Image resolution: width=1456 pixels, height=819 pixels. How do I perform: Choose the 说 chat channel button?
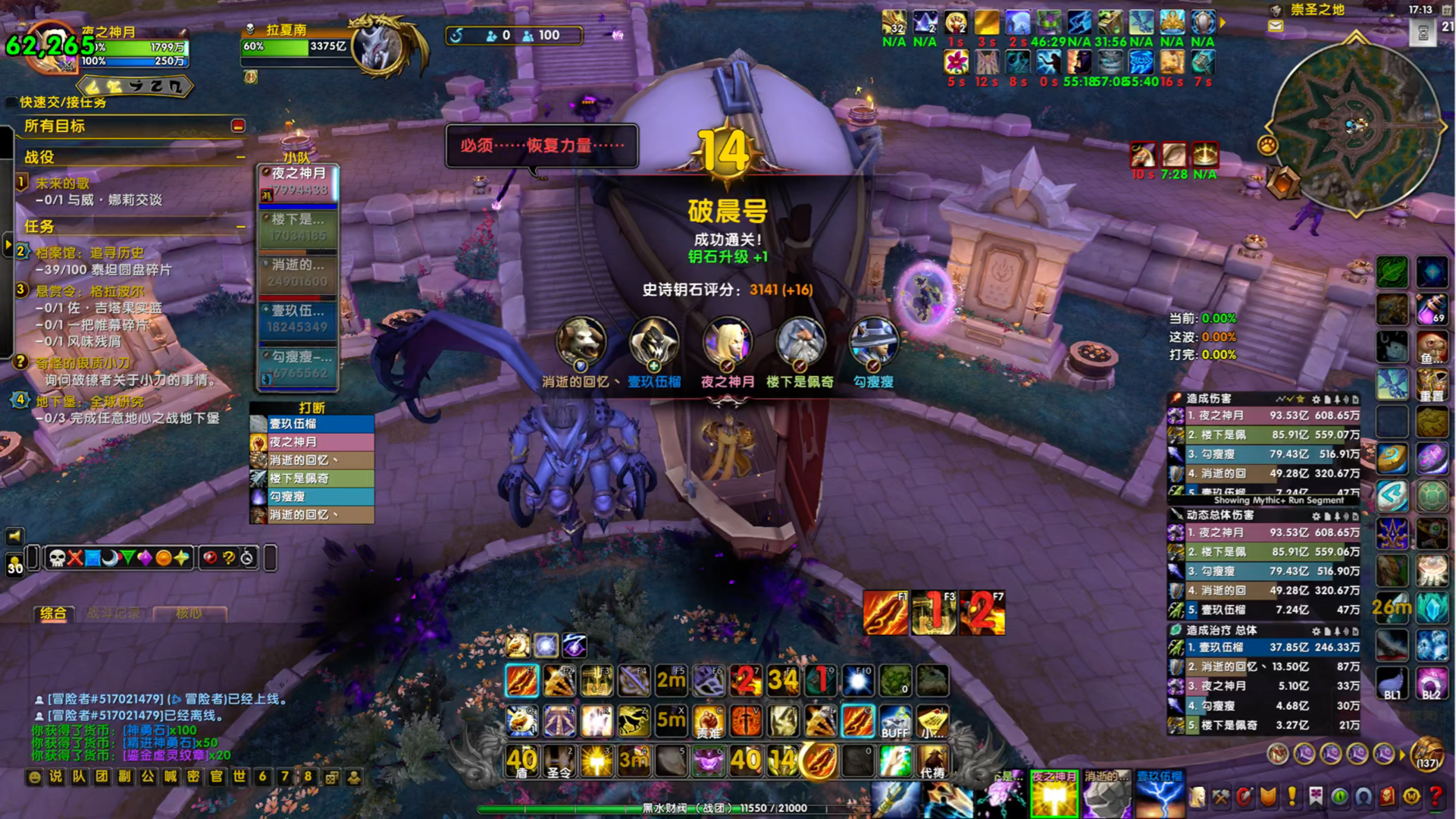(x=56, y=777)
